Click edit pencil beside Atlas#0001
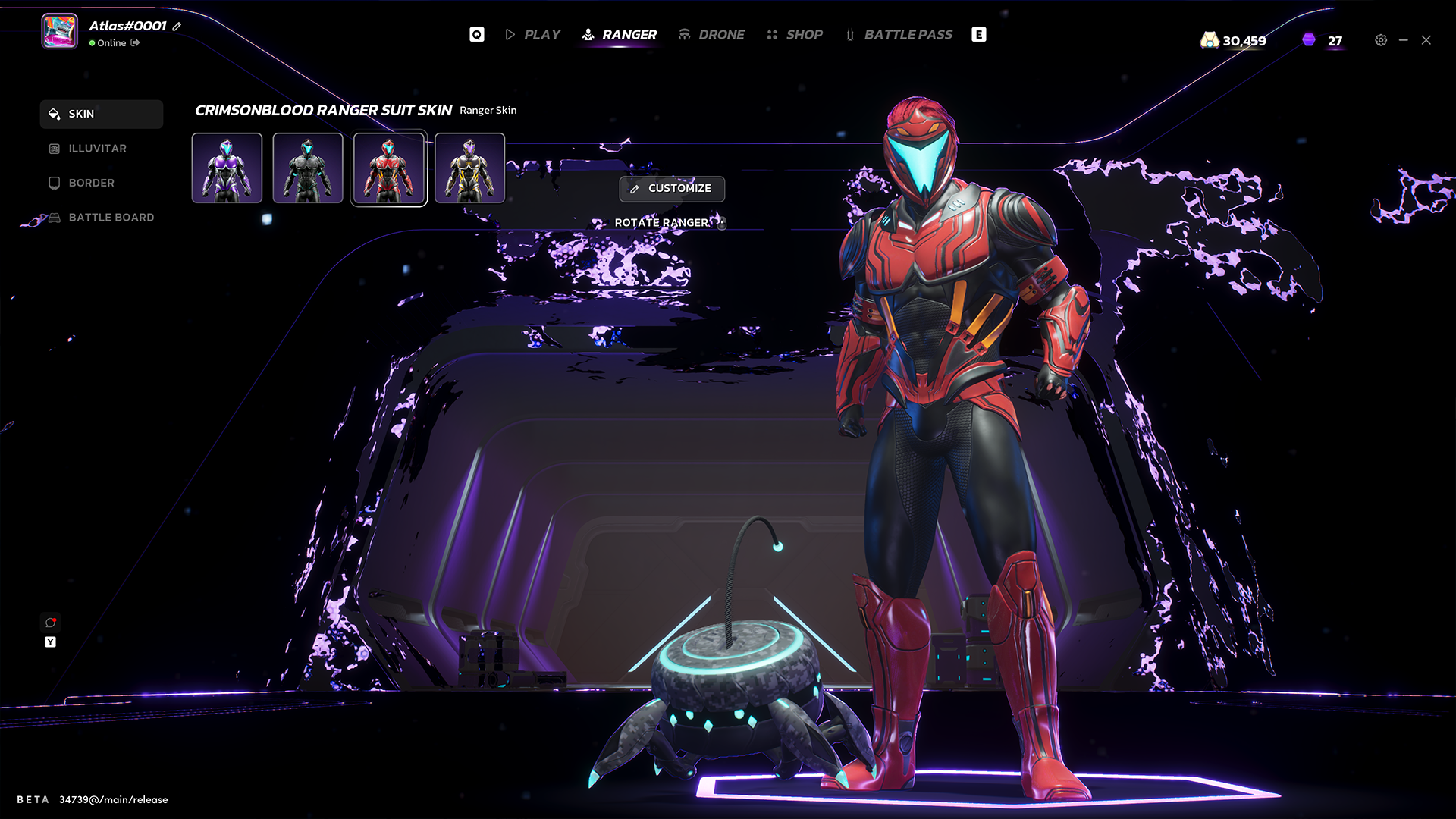The image size is (1456, 819). tap(176, 26)
